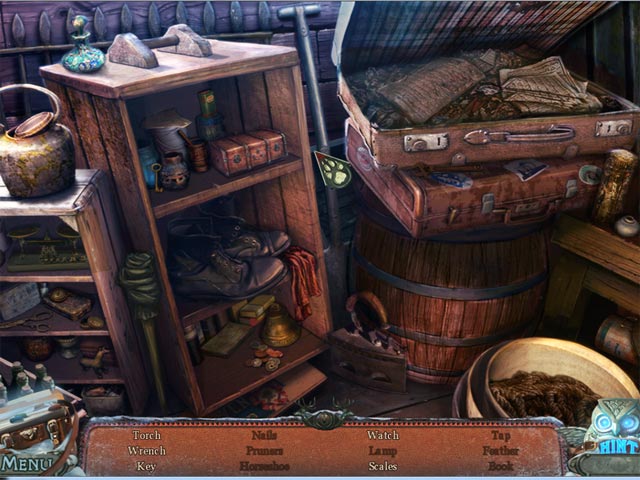640x480 pixels.
Task: Select the Feather entry in the item list
Action: (x=500, y=451)
